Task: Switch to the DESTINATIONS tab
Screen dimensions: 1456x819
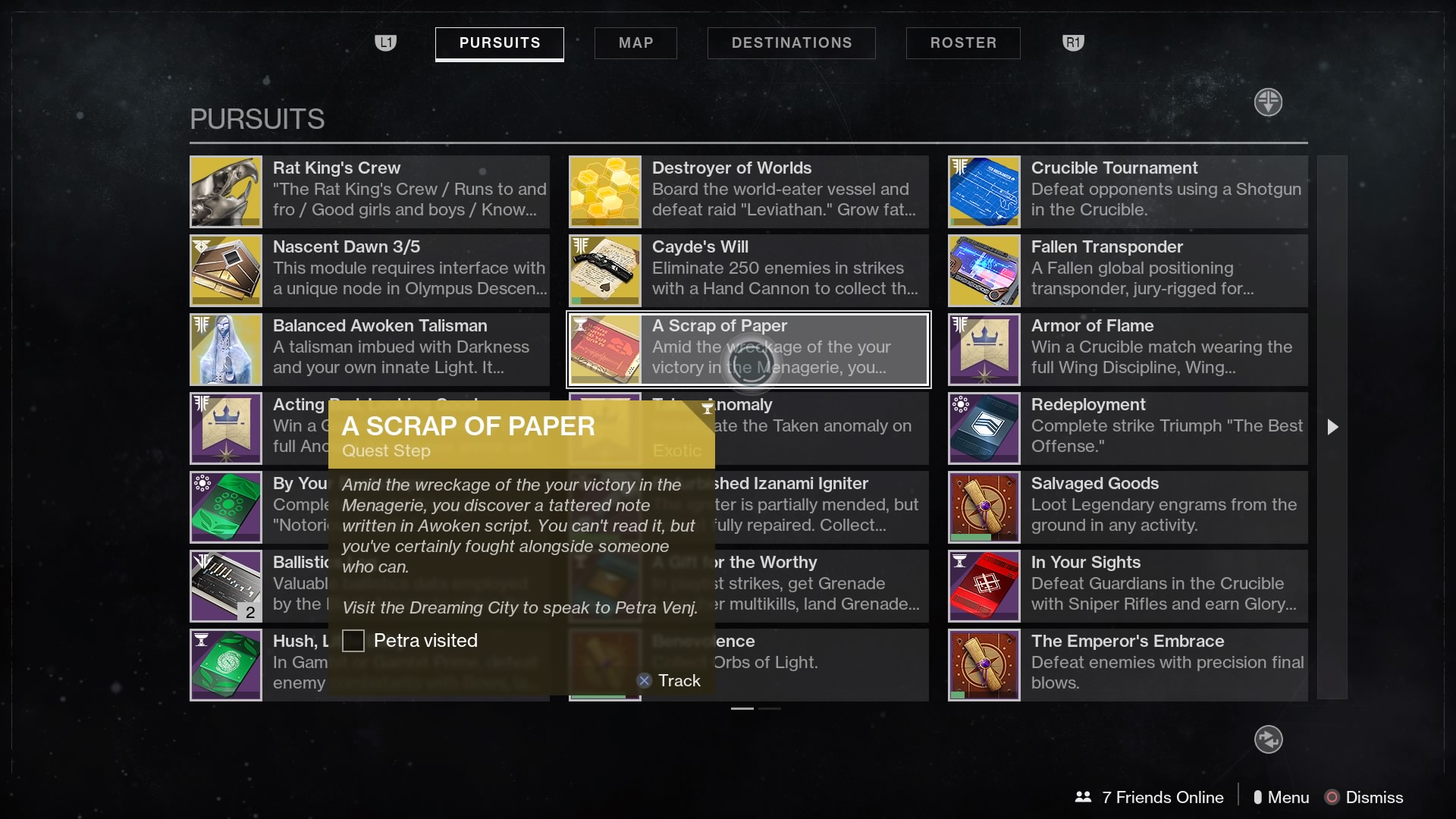Action: click(x=791, y=43)
